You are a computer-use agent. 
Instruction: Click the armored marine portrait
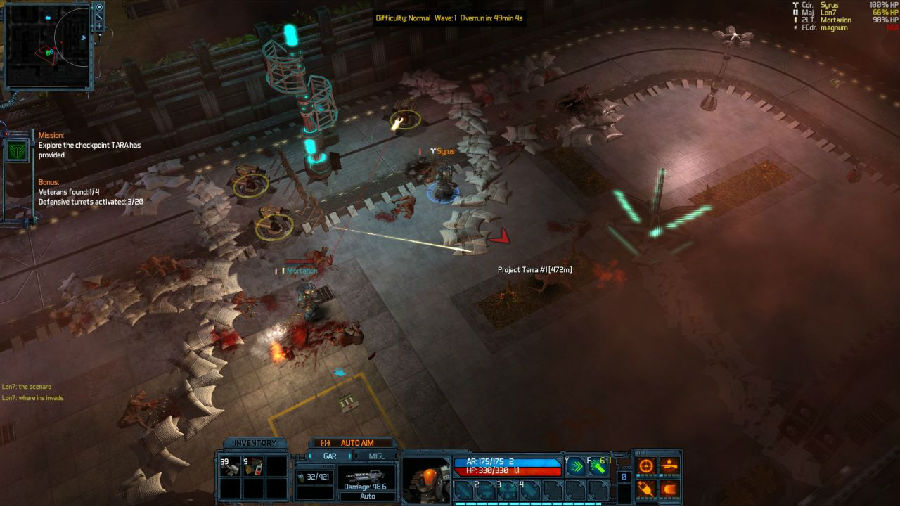[x=427, y=480]
